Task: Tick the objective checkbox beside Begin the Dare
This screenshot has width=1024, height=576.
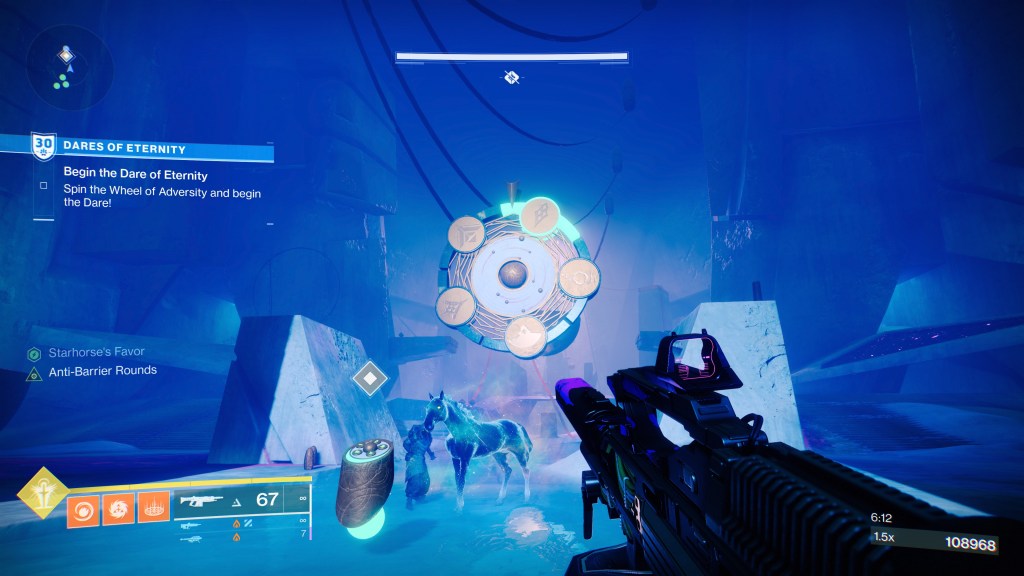Action: click(x=43, y=185)
